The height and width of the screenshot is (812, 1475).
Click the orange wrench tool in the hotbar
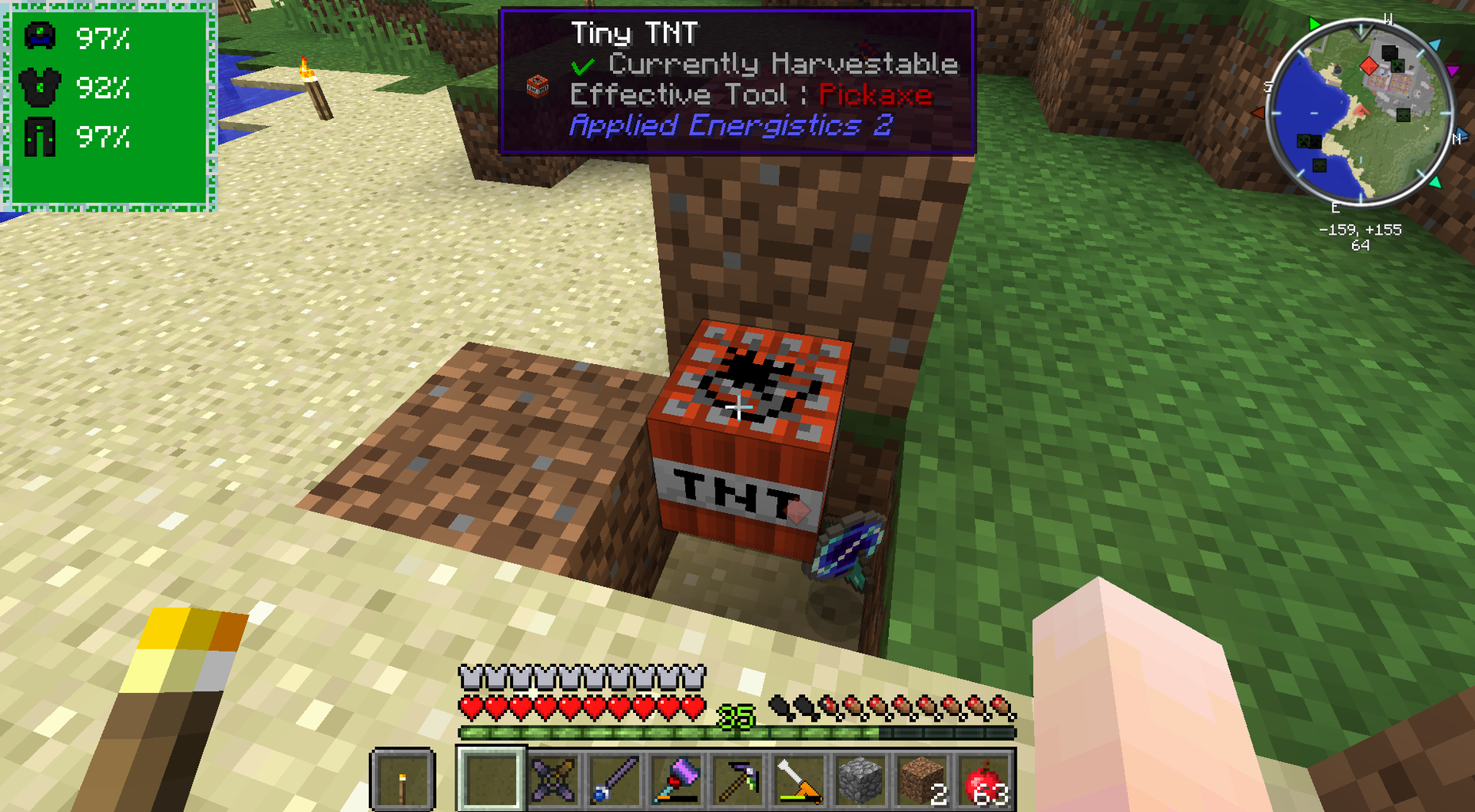click(x=799, y=781)
